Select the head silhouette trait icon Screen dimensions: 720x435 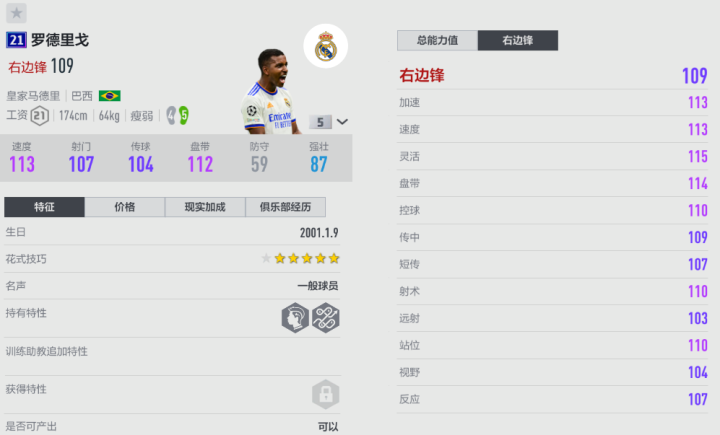(x=295, y=318)
